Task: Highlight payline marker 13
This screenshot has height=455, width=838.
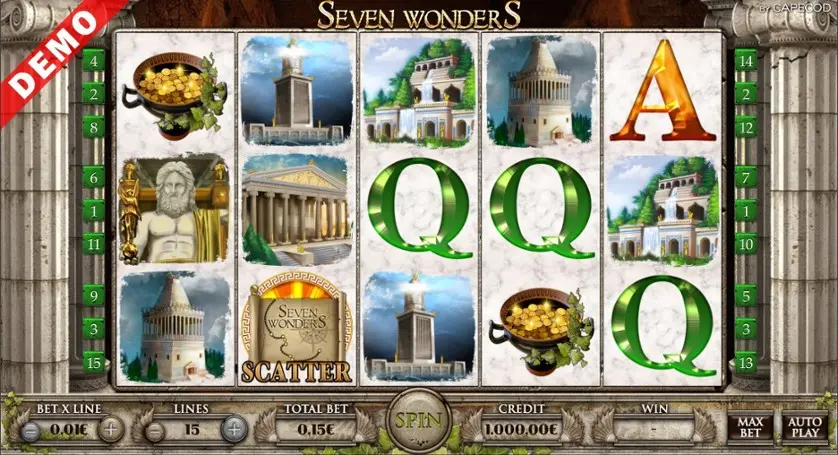Action: (x=745, y=361)
